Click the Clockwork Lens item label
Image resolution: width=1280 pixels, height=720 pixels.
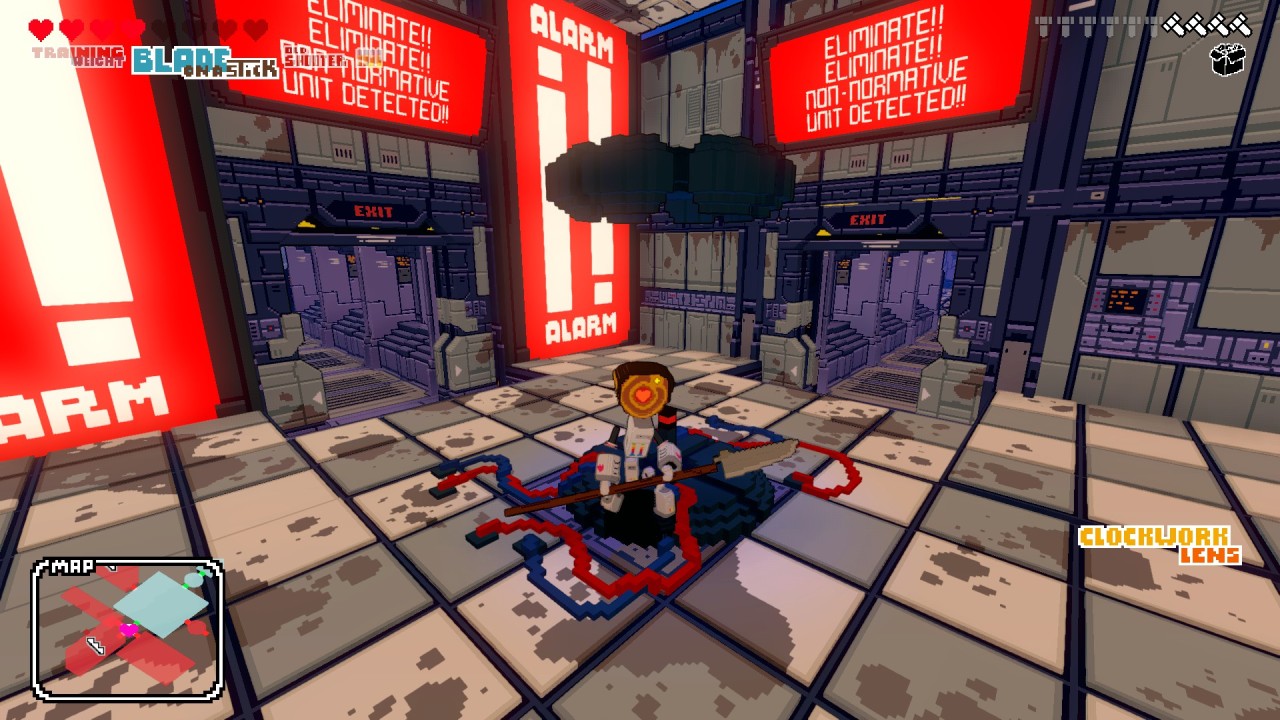(x=1160, y=544)
